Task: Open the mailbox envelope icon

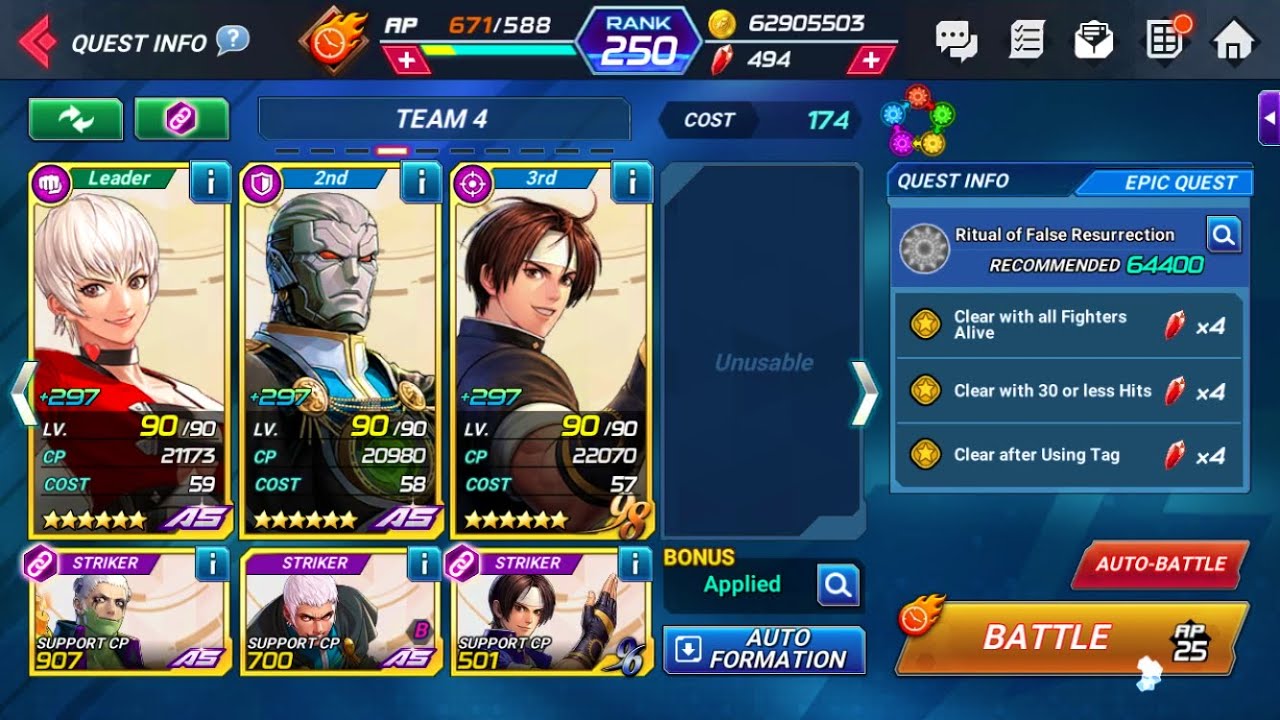Action: [x=1094, y=41]
